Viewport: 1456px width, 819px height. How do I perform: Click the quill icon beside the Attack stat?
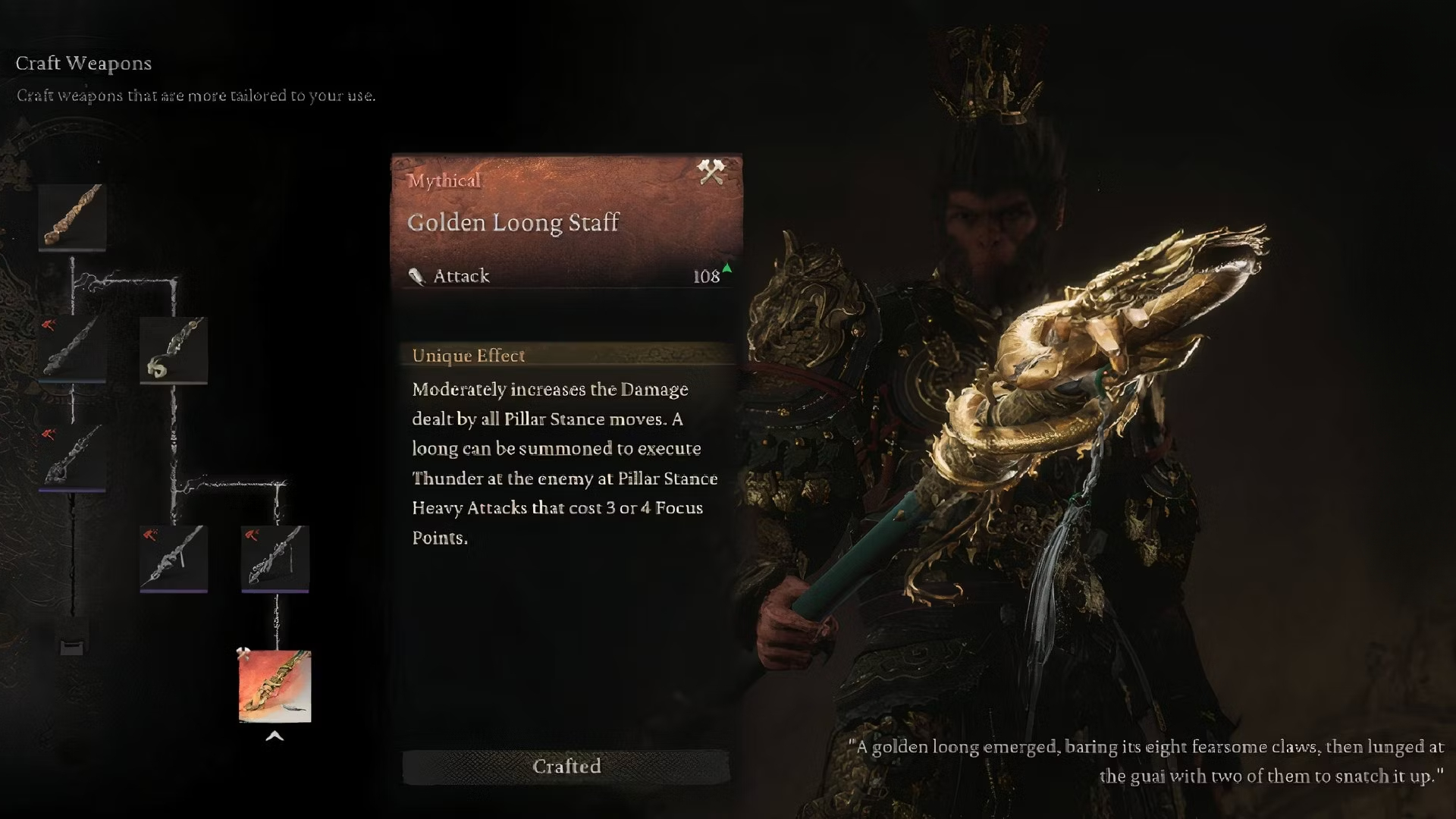(x=416, y=276)
